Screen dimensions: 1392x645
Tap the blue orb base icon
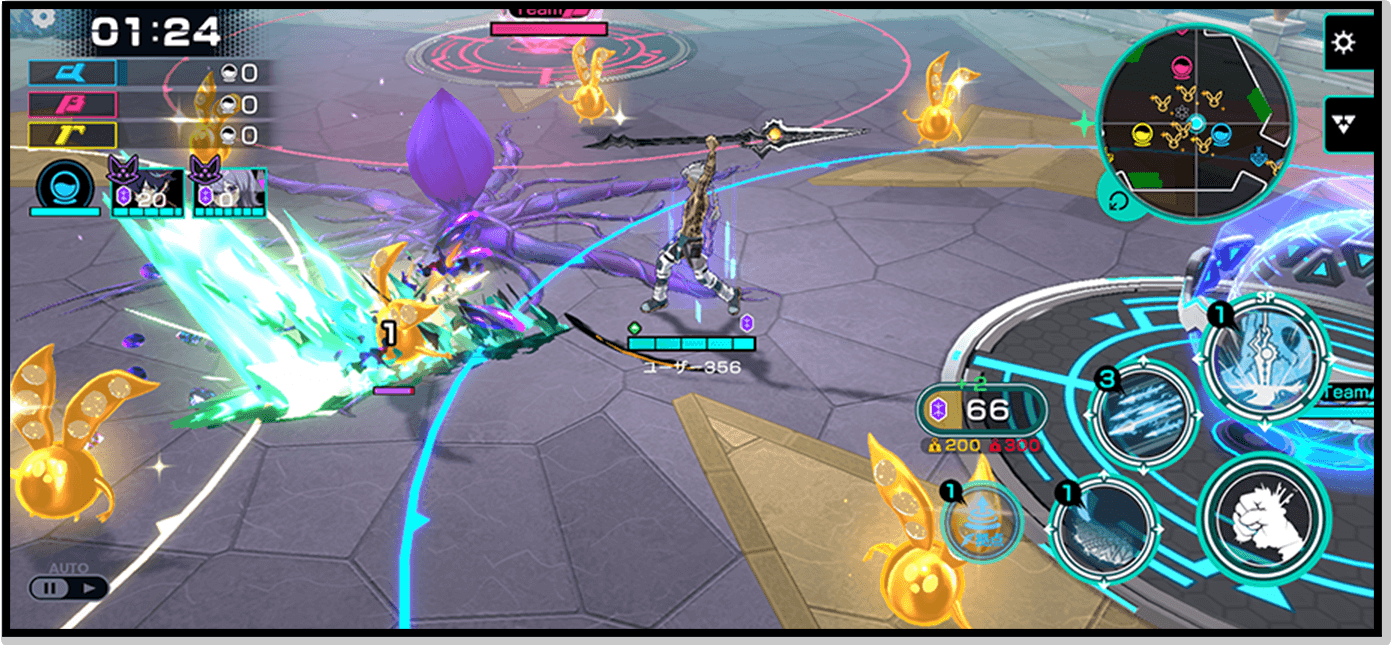(65, 187)
